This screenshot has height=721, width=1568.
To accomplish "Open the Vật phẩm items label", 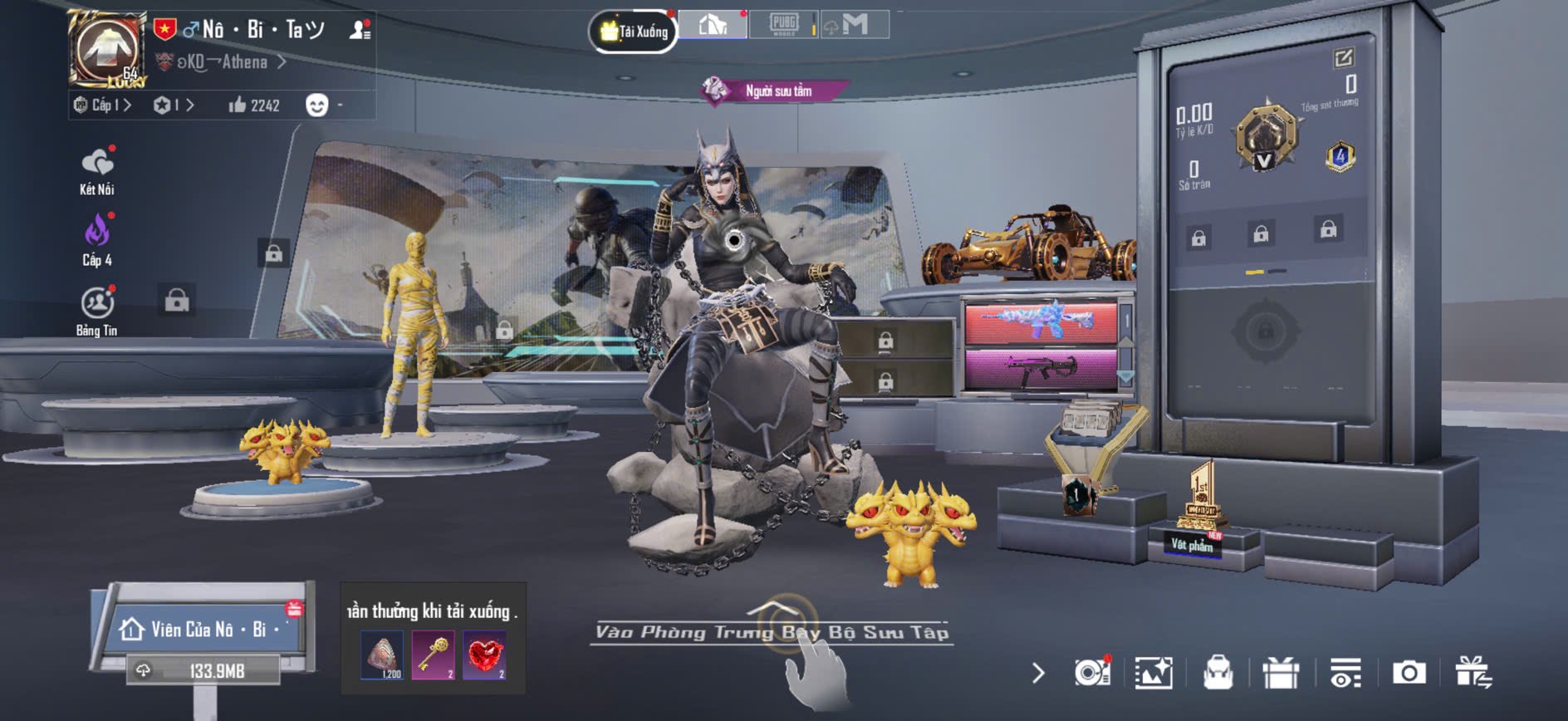I will click(1192, 545).
